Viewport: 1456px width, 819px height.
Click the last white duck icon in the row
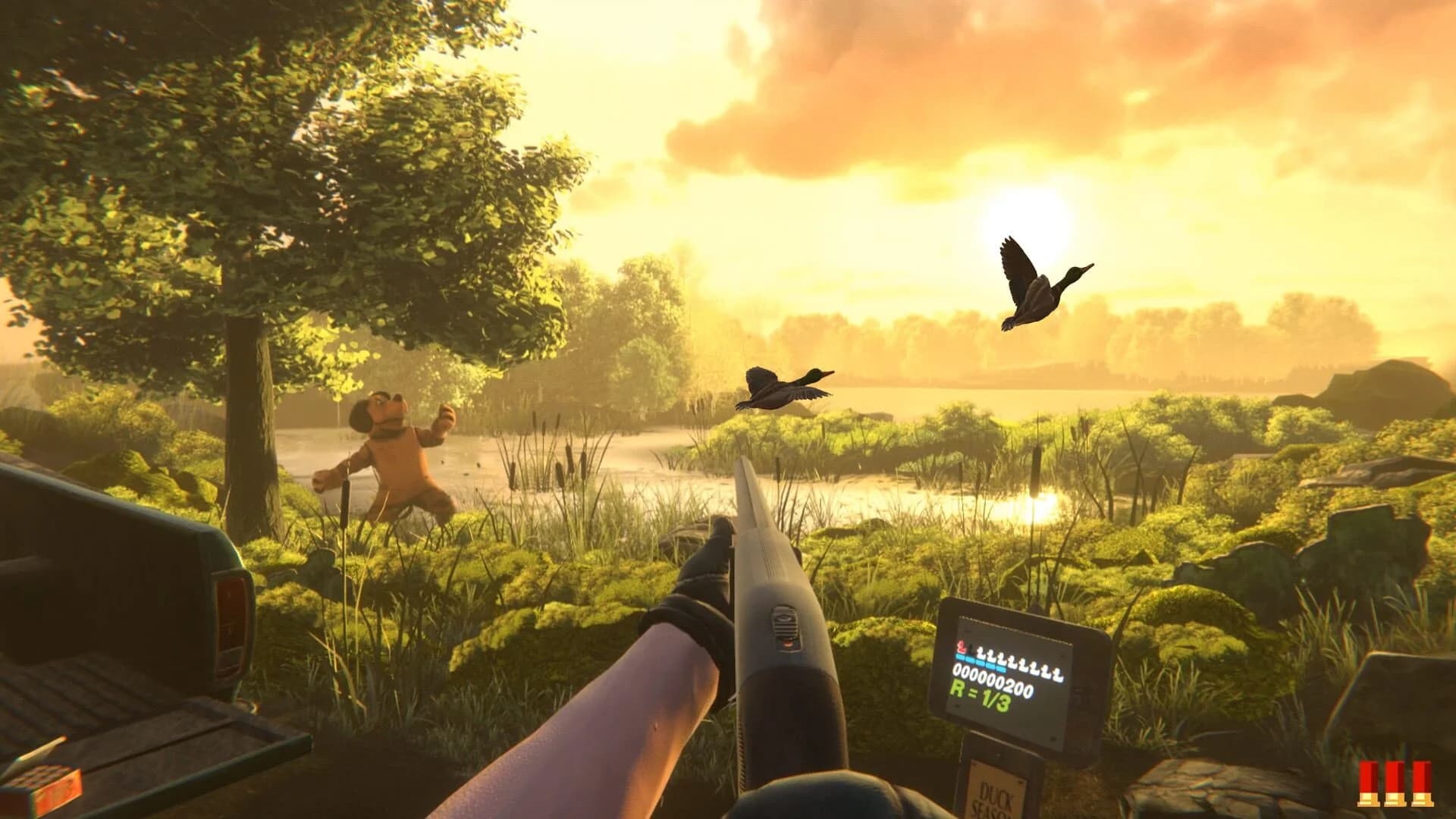pos(1056,675)
